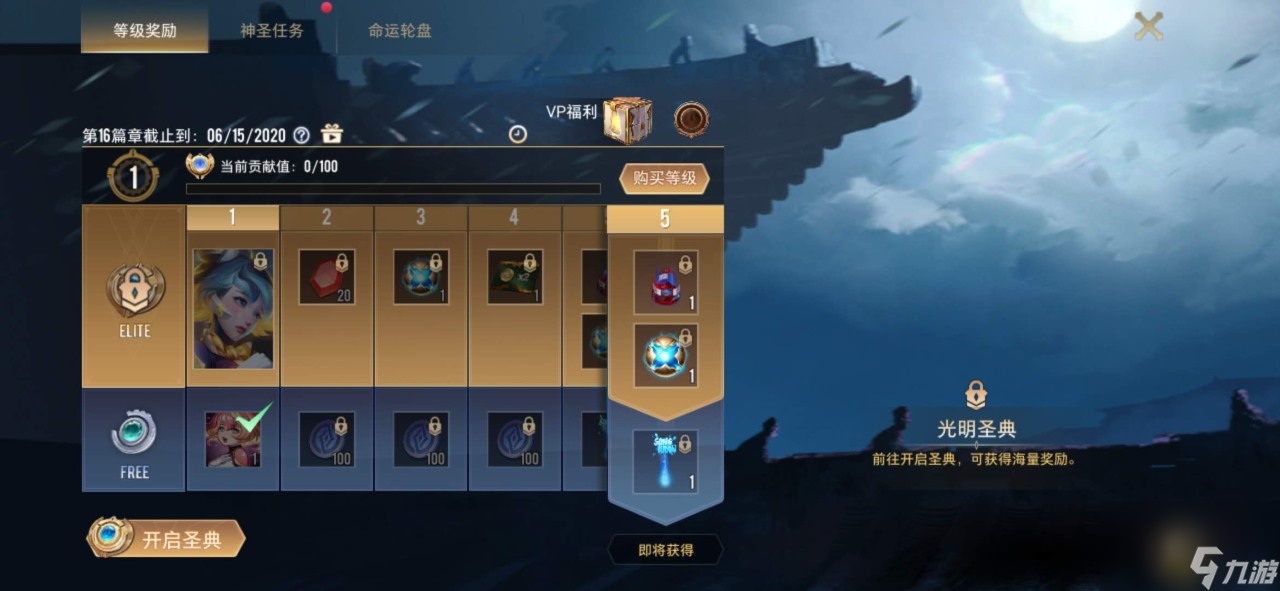This screenshot has width=1280, height=591.
Task: Click the 即将获得 button
Action: (x=665, y=549)
